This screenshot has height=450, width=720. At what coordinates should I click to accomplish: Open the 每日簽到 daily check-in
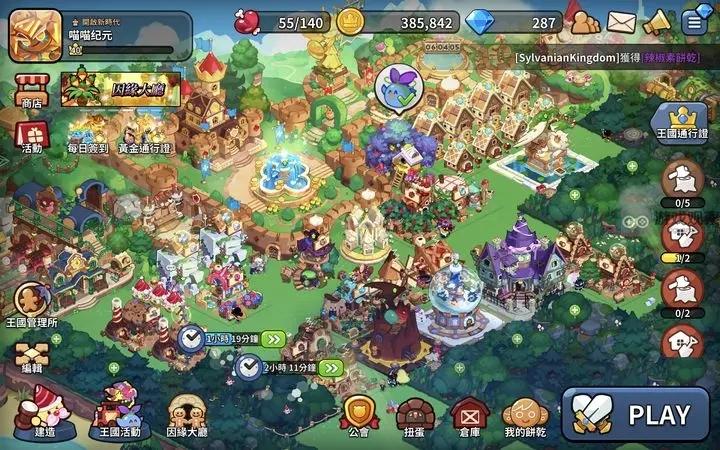pyautogui.click(x=85, y=134)
